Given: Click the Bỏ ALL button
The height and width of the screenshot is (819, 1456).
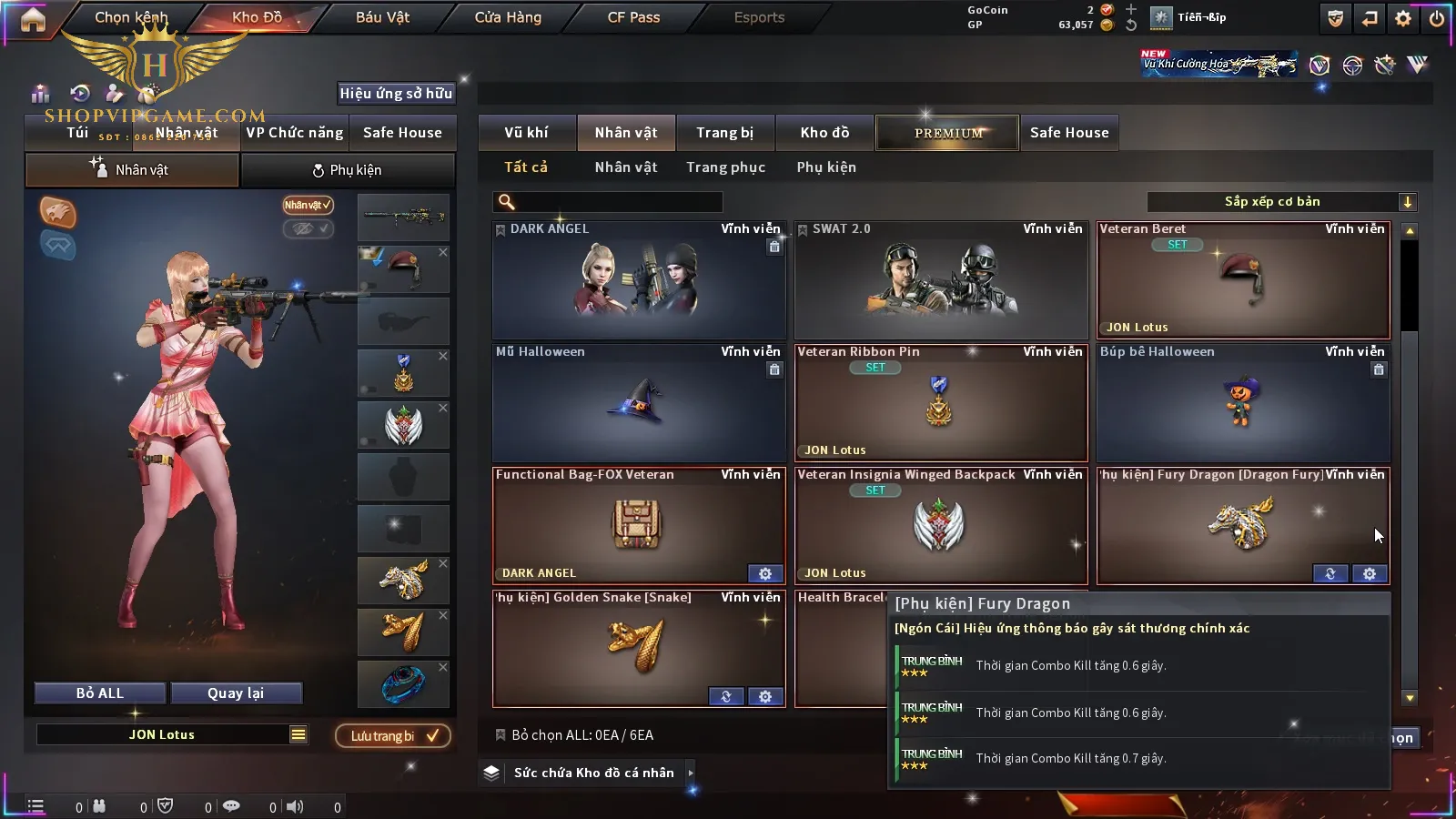Looking at the screenshot, I should [x=100, y=693].
